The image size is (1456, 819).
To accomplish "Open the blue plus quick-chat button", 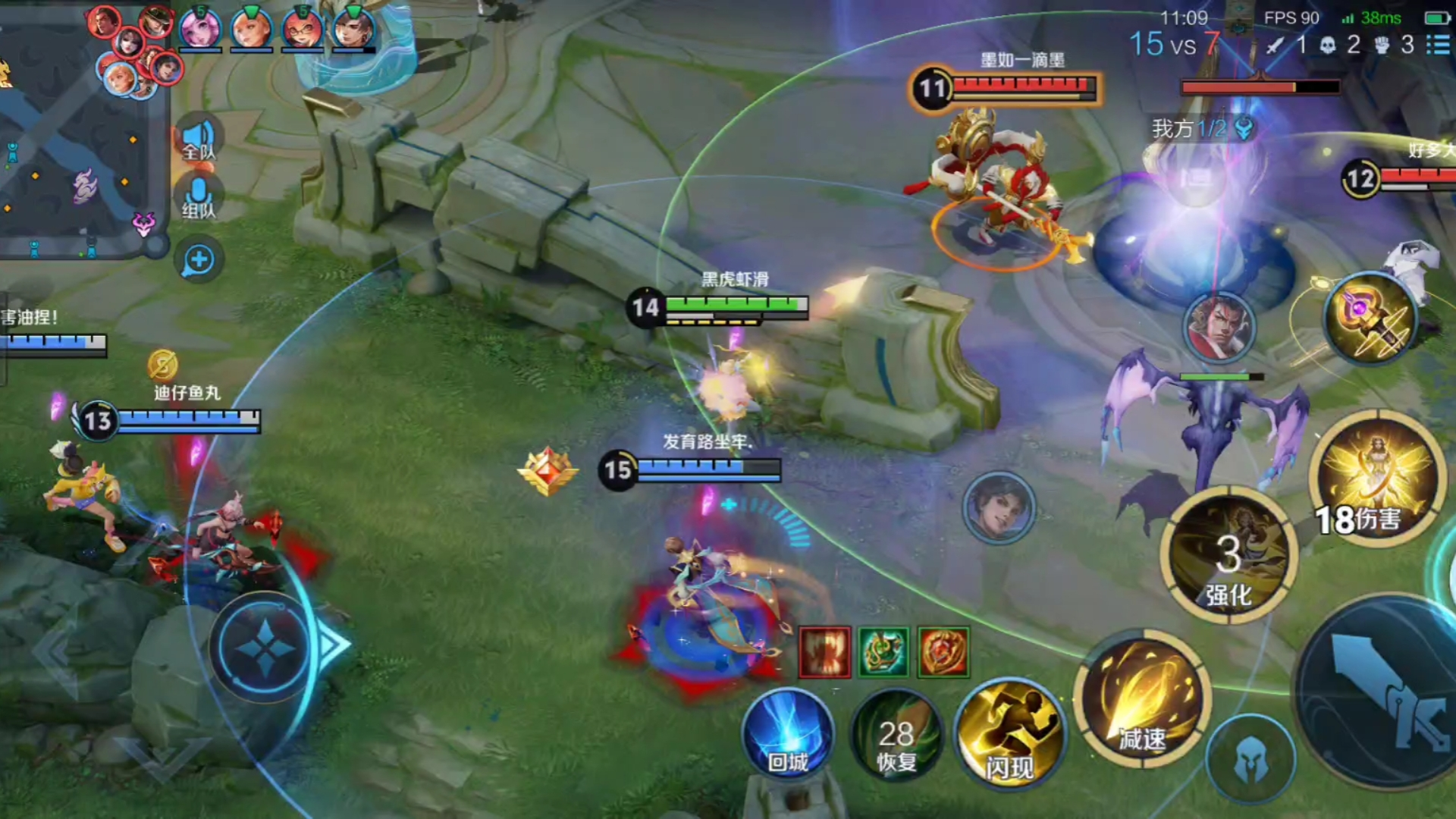I will click(199, 260).
